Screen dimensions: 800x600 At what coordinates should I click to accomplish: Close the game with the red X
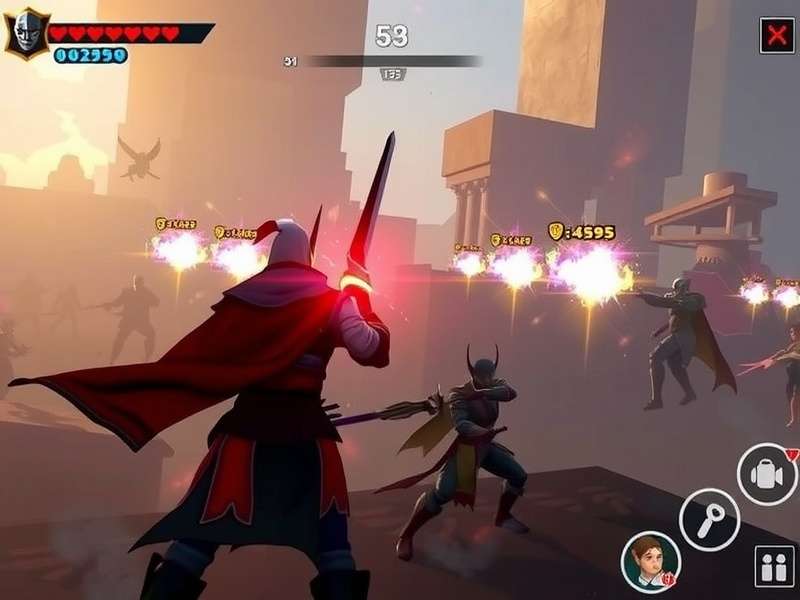(776, 35)
